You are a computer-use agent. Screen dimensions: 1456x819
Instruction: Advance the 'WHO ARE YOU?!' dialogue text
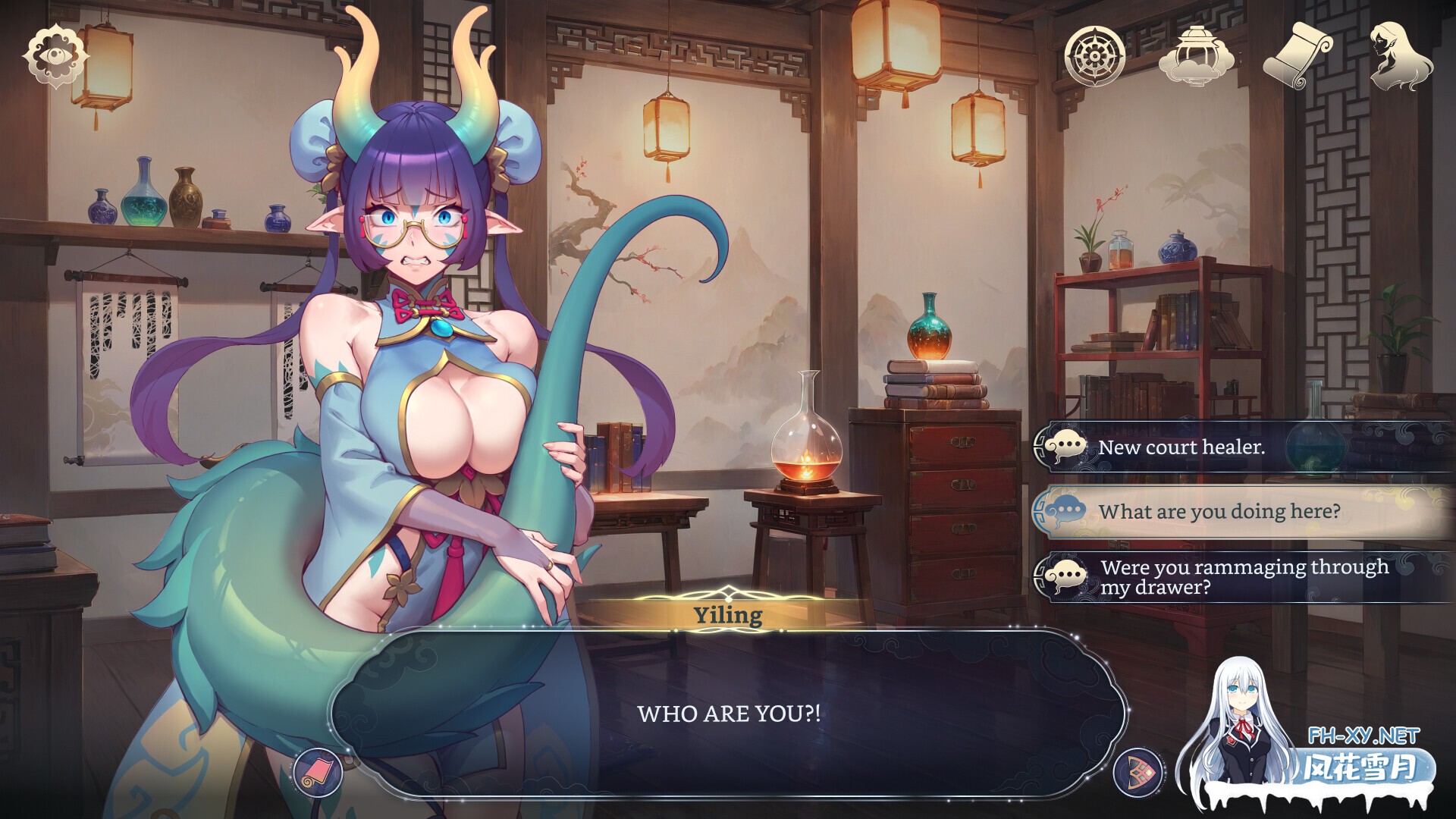coord(728,713)
